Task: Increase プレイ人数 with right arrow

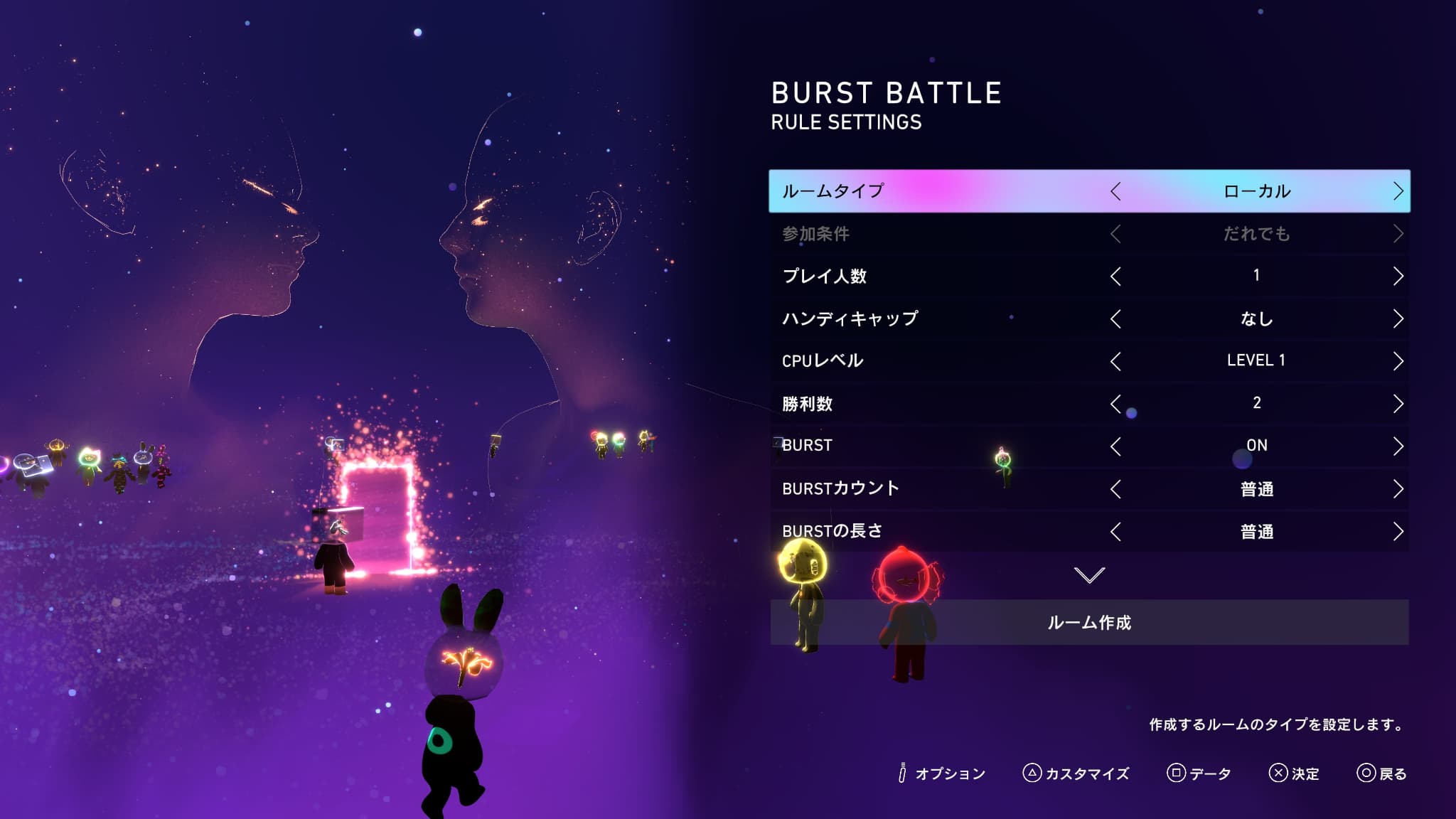Action: (x=1398, y=276)
